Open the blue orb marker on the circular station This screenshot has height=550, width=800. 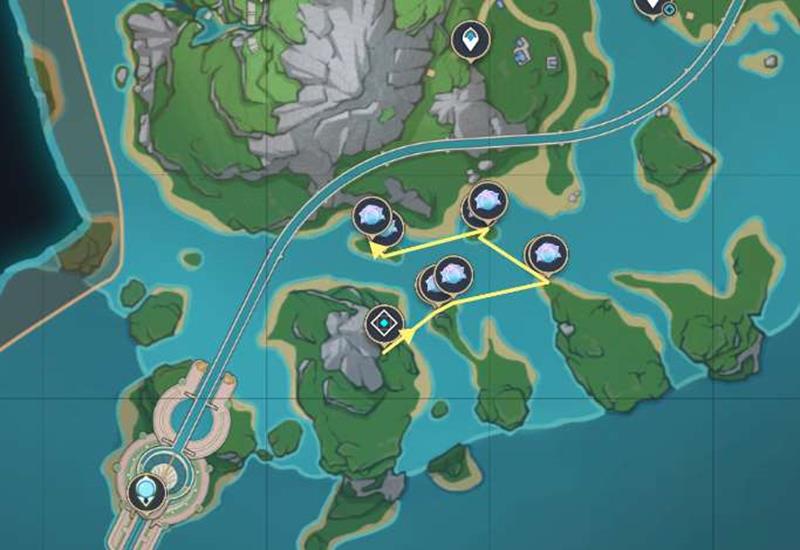[145, 490]
